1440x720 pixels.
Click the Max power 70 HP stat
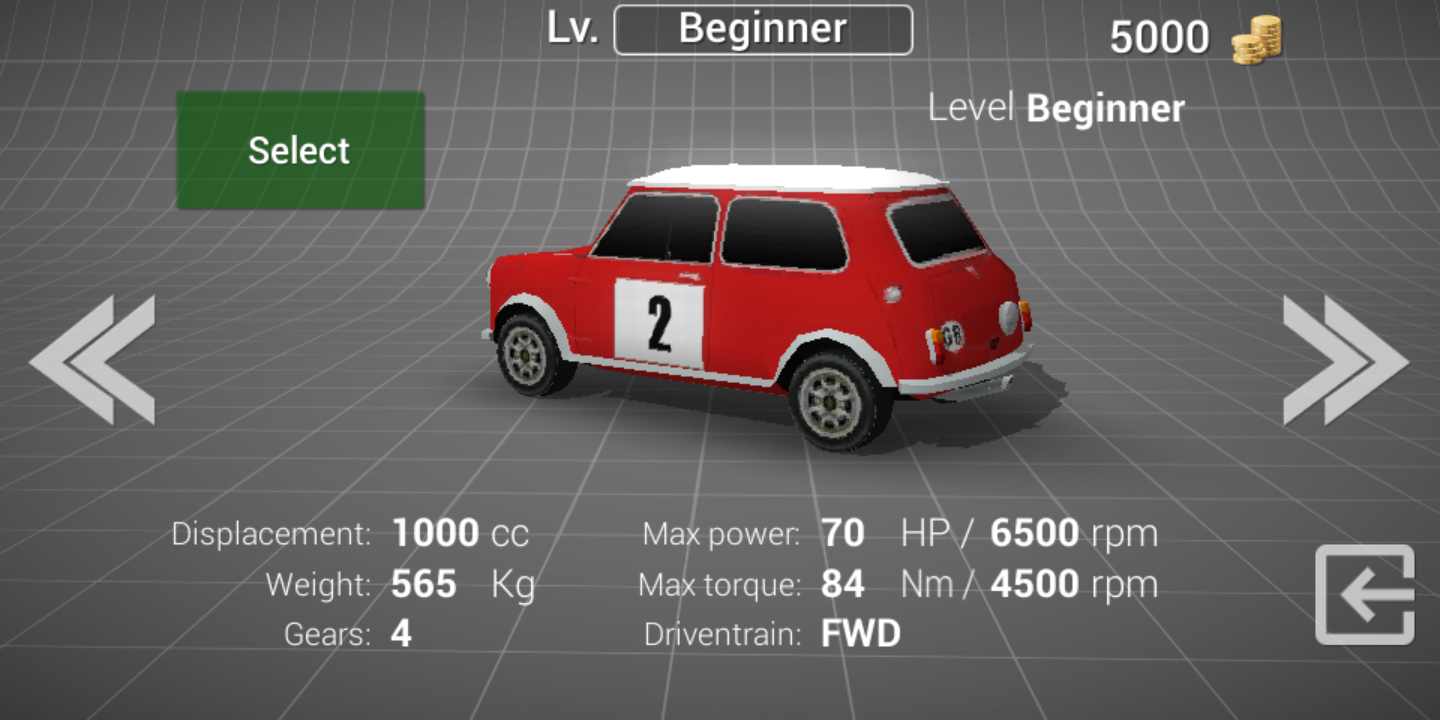point(841,533)
